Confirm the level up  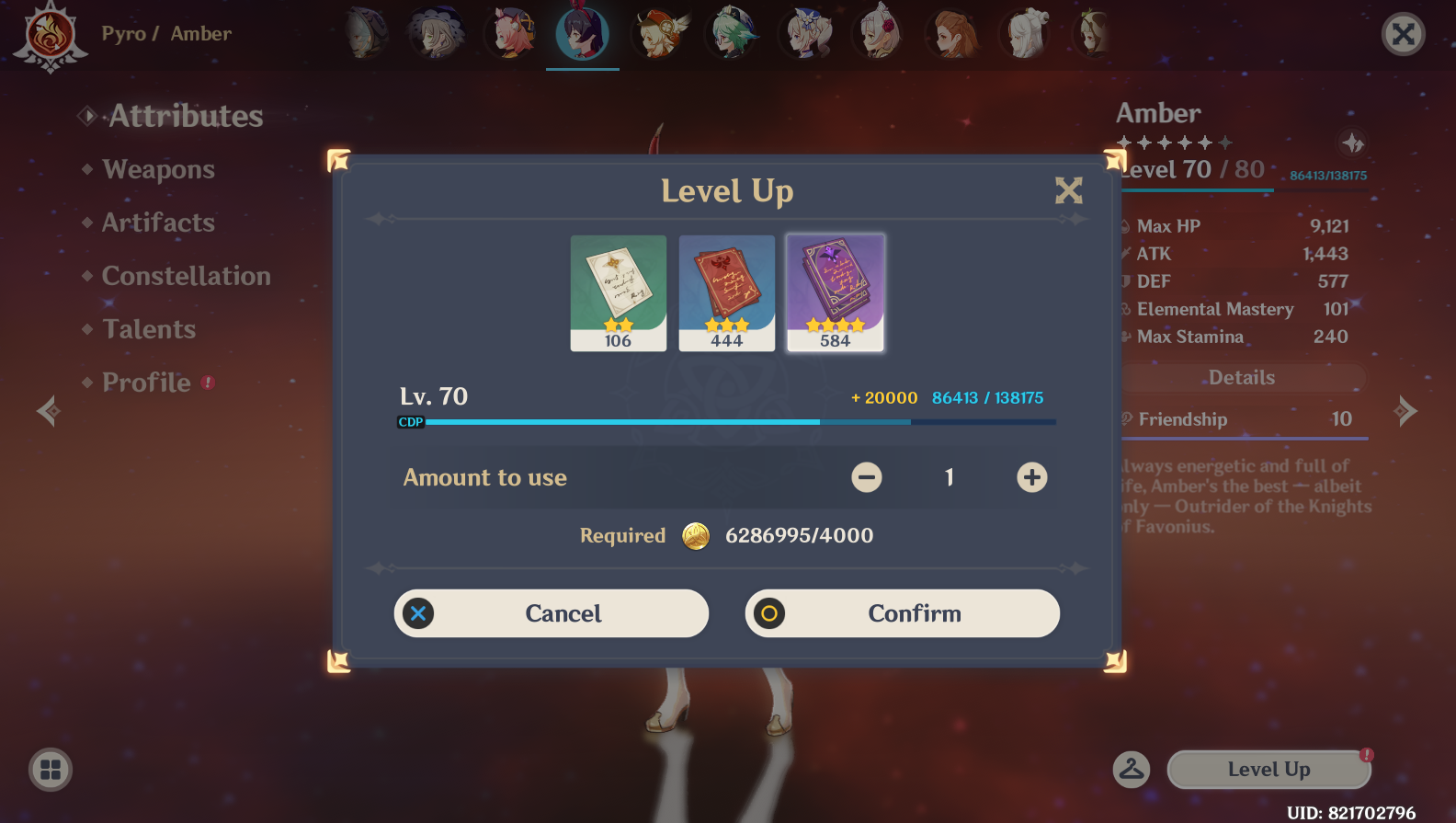(x=902, y=613)
